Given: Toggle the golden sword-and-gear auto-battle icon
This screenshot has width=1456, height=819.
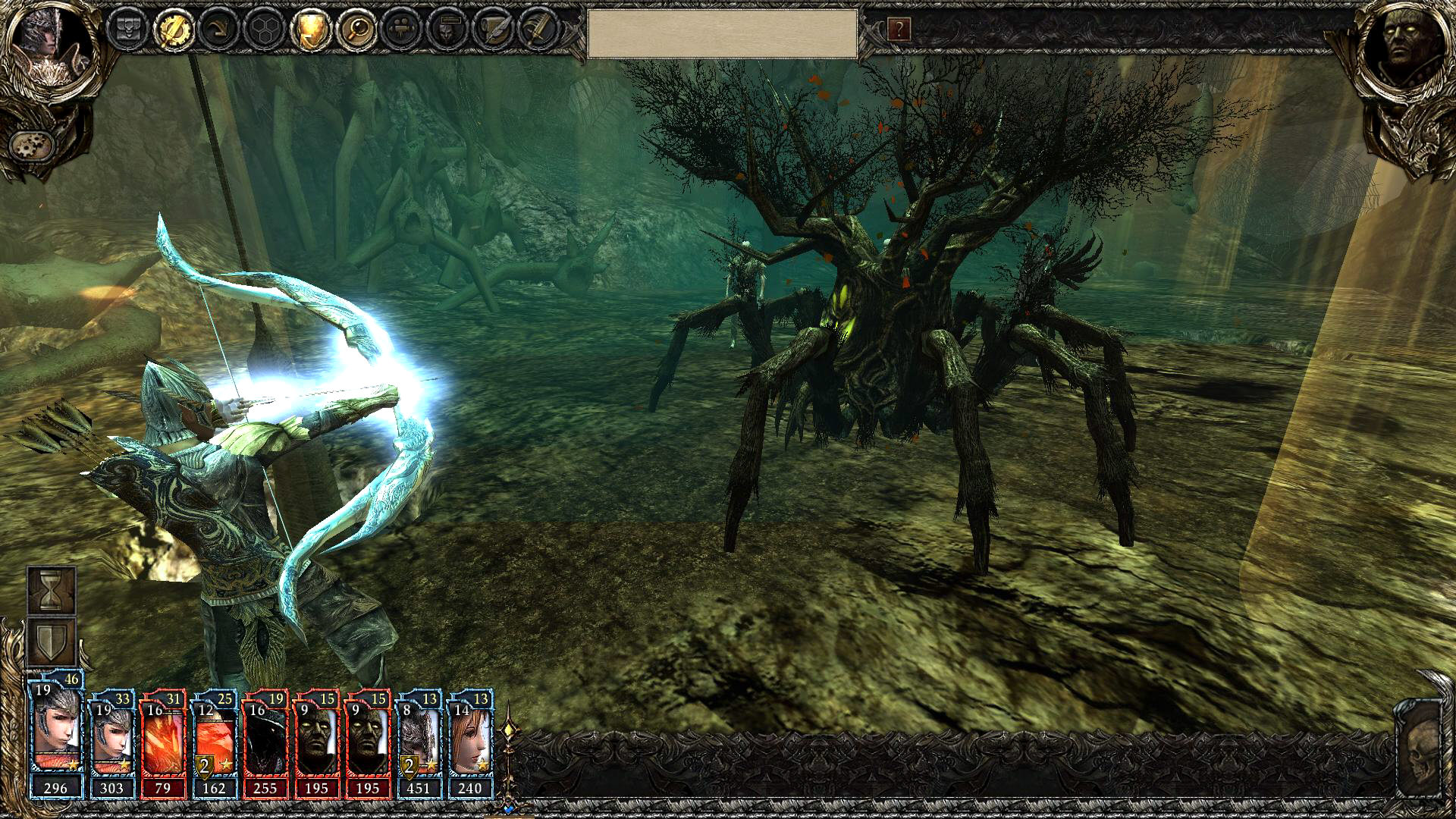Looking at the screenshot, I should [174, 30].
